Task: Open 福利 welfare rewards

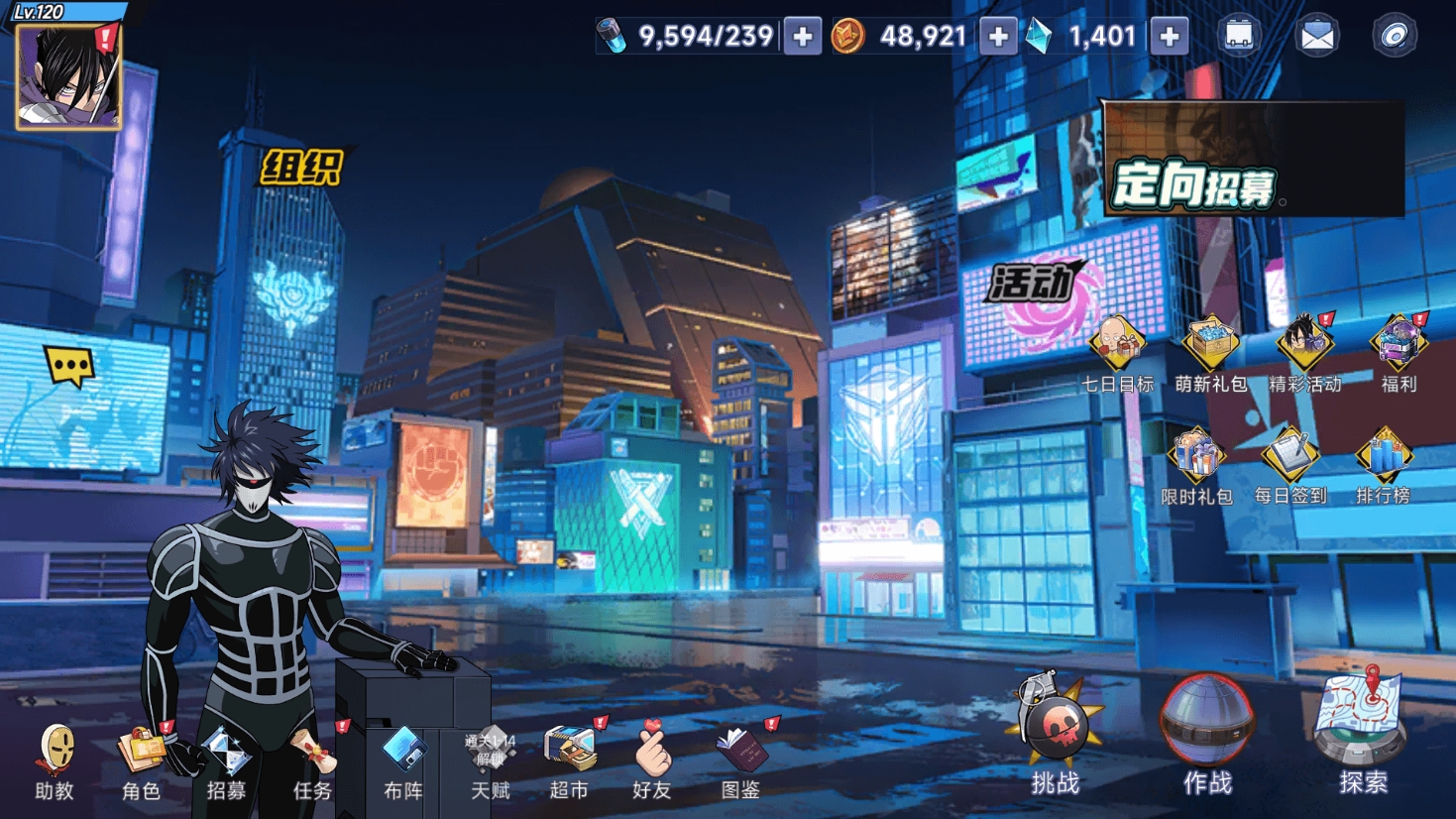Action: tap(1399, 351)
